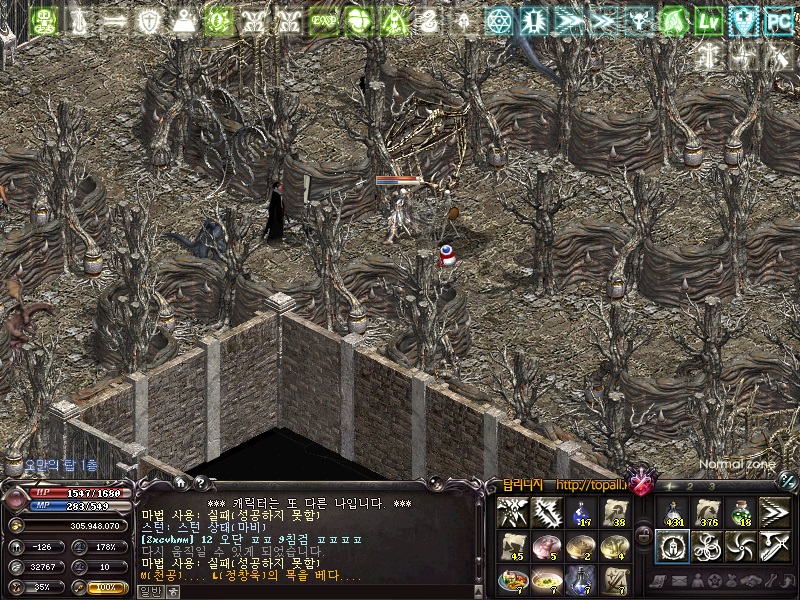Click the home button above the chat
This screenshot has height=600, width=800.
point(180,485)
